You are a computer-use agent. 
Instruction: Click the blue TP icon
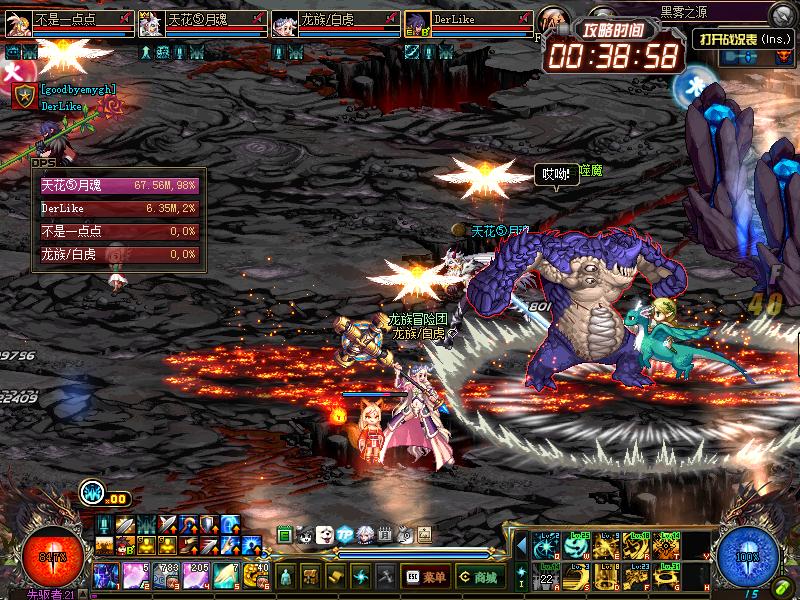pyautogui.click(x=345, y=535)
